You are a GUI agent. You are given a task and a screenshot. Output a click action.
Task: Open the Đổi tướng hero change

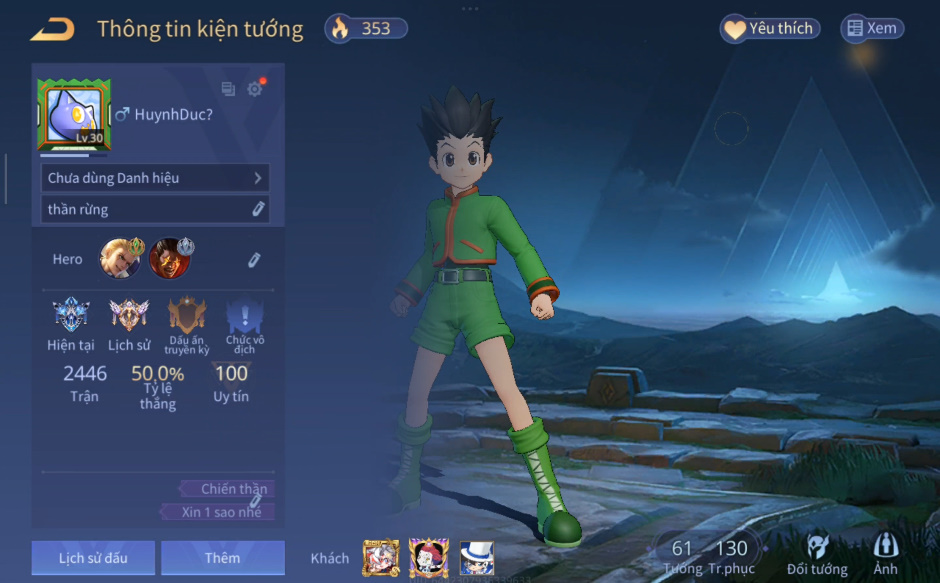pos(817,554)
